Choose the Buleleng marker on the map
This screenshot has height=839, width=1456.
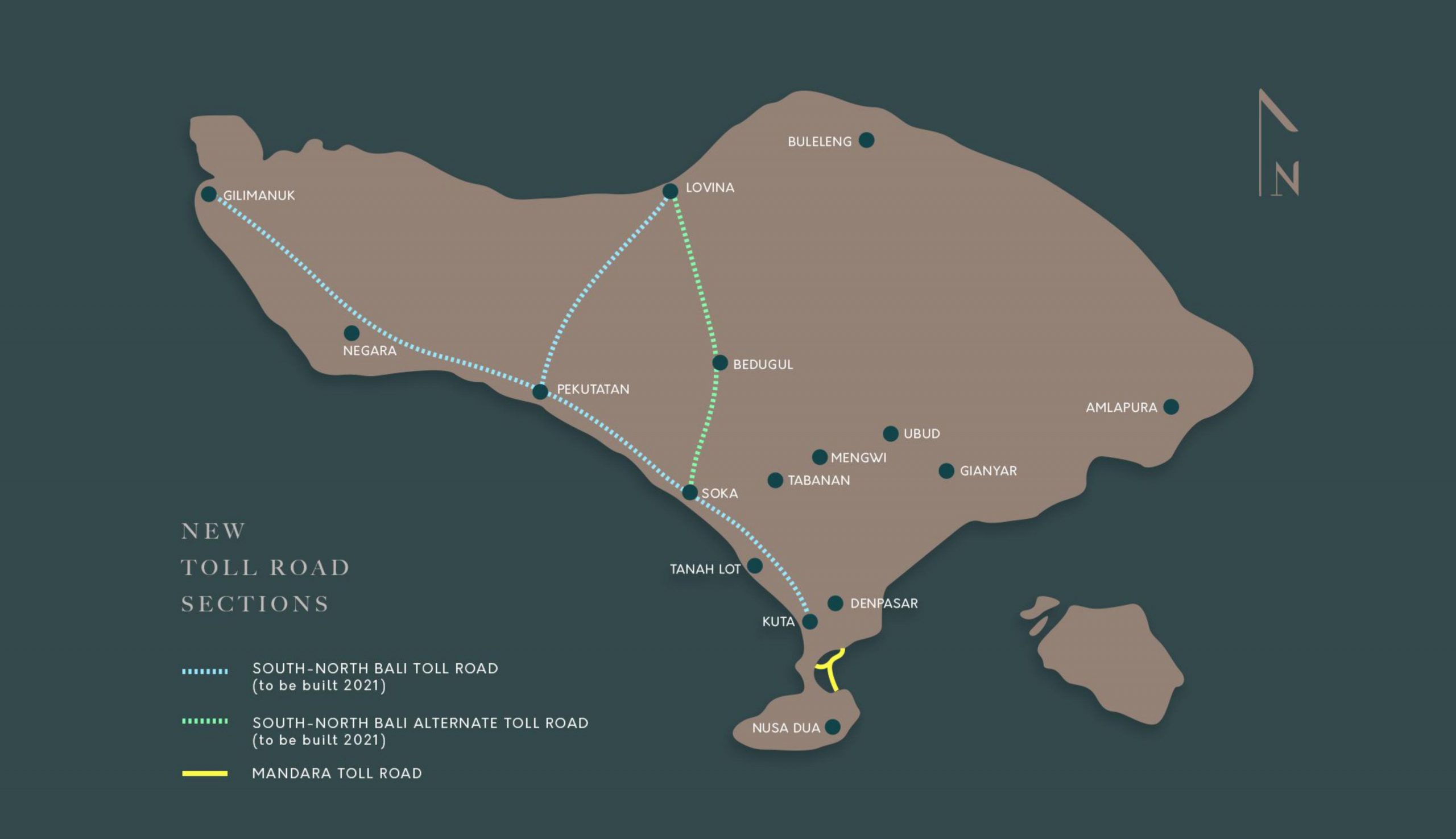point(866,140)
